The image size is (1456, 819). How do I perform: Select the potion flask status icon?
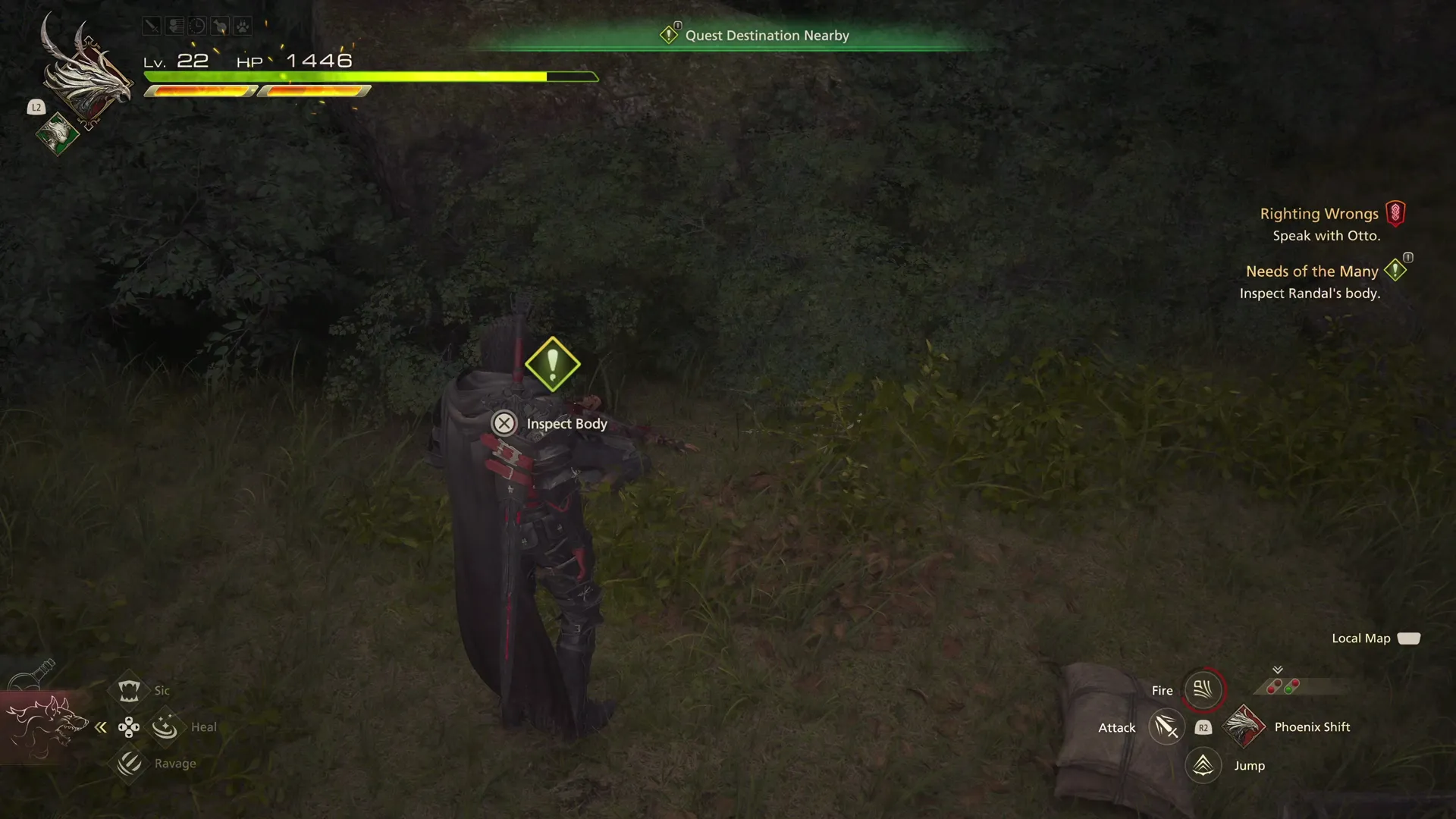220,26
